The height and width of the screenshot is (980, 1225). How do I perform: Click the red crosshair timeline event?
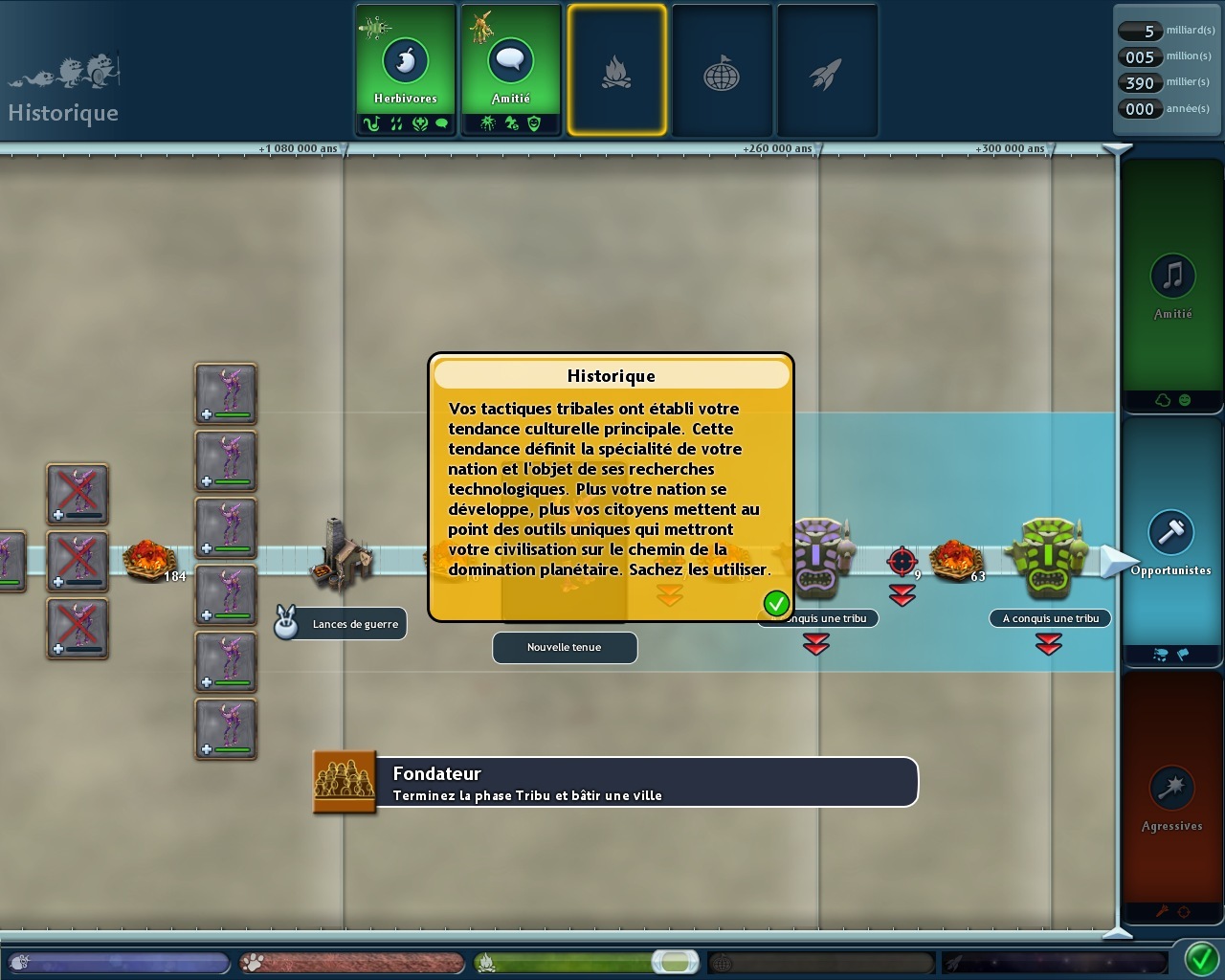902,561
